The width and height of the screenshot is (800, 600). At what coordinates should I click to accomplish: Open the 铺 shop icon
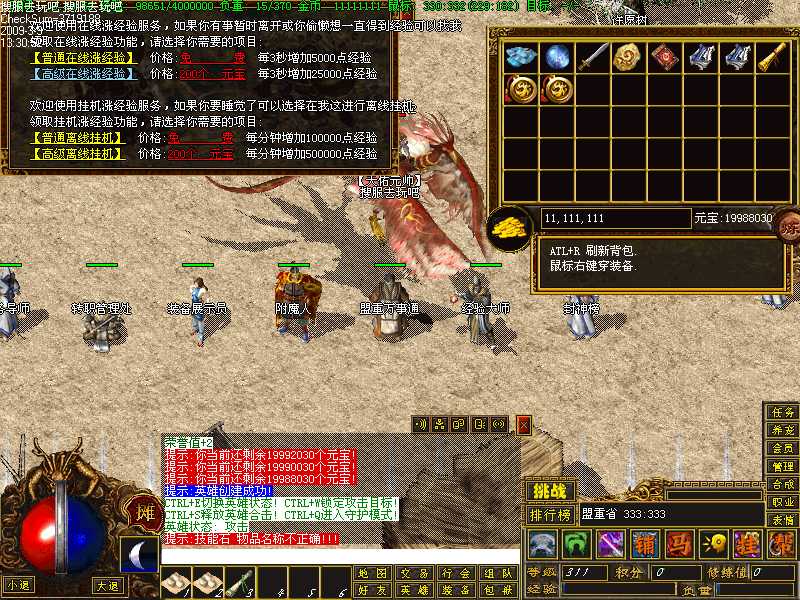point(645,544)
